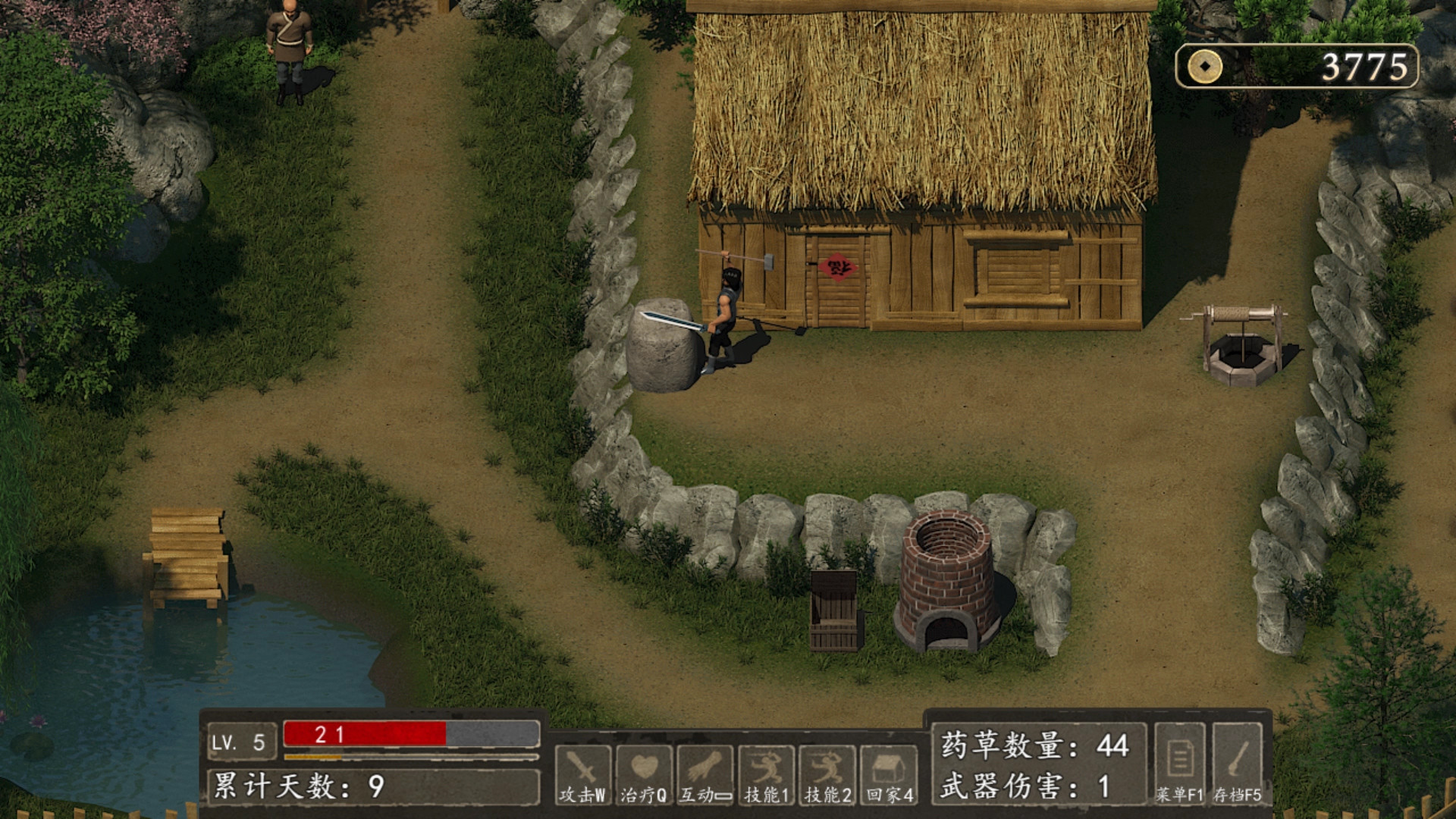1456x819 pixels.
Task: Save the game with the 存档 brush button
Action: click(1237, 763)
